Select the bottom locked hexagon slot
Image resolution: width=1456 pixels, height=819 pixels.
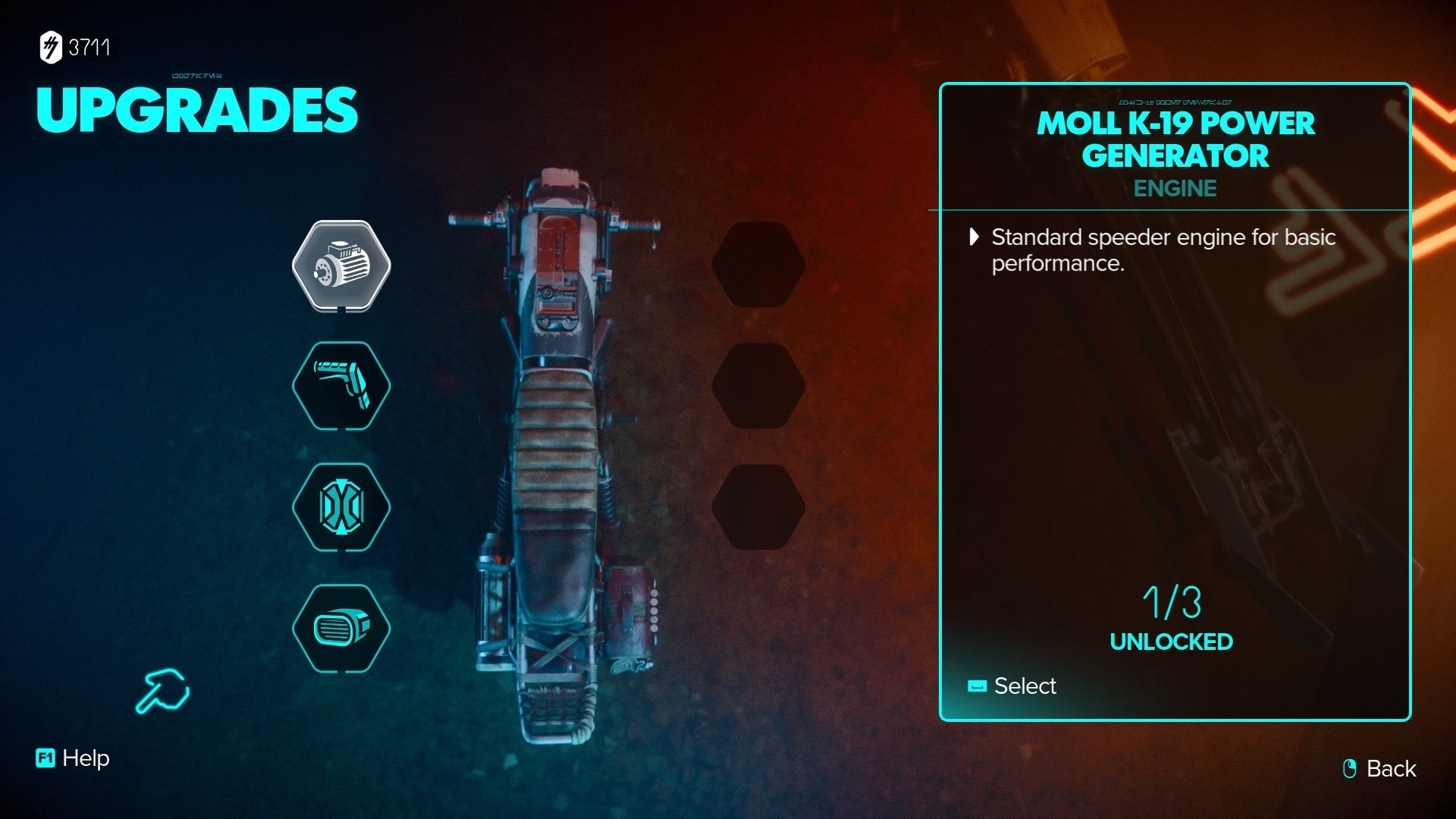click(x=758, y=507)
